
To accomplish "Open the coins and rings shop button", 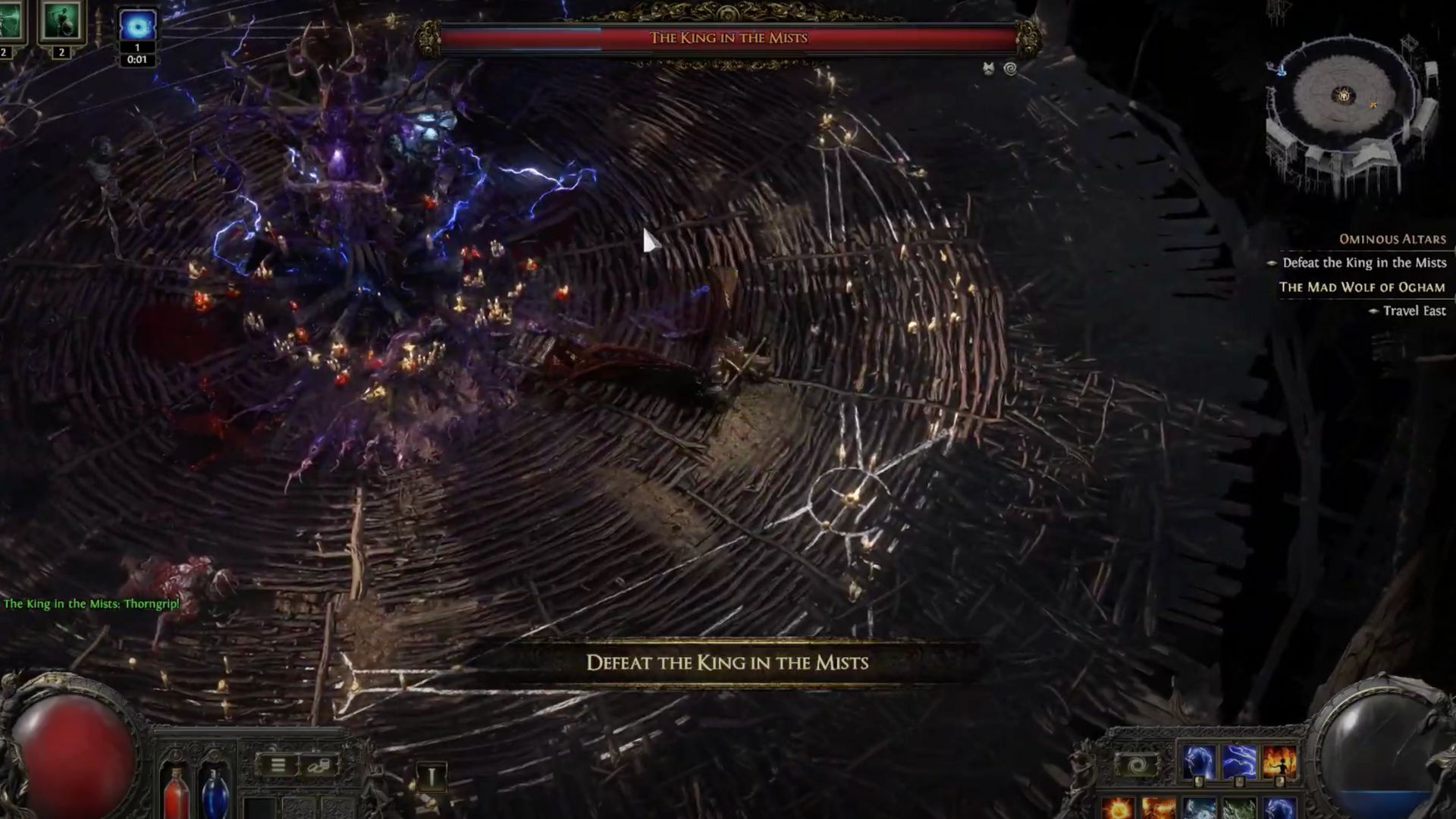I will click(x=318, y=765).
